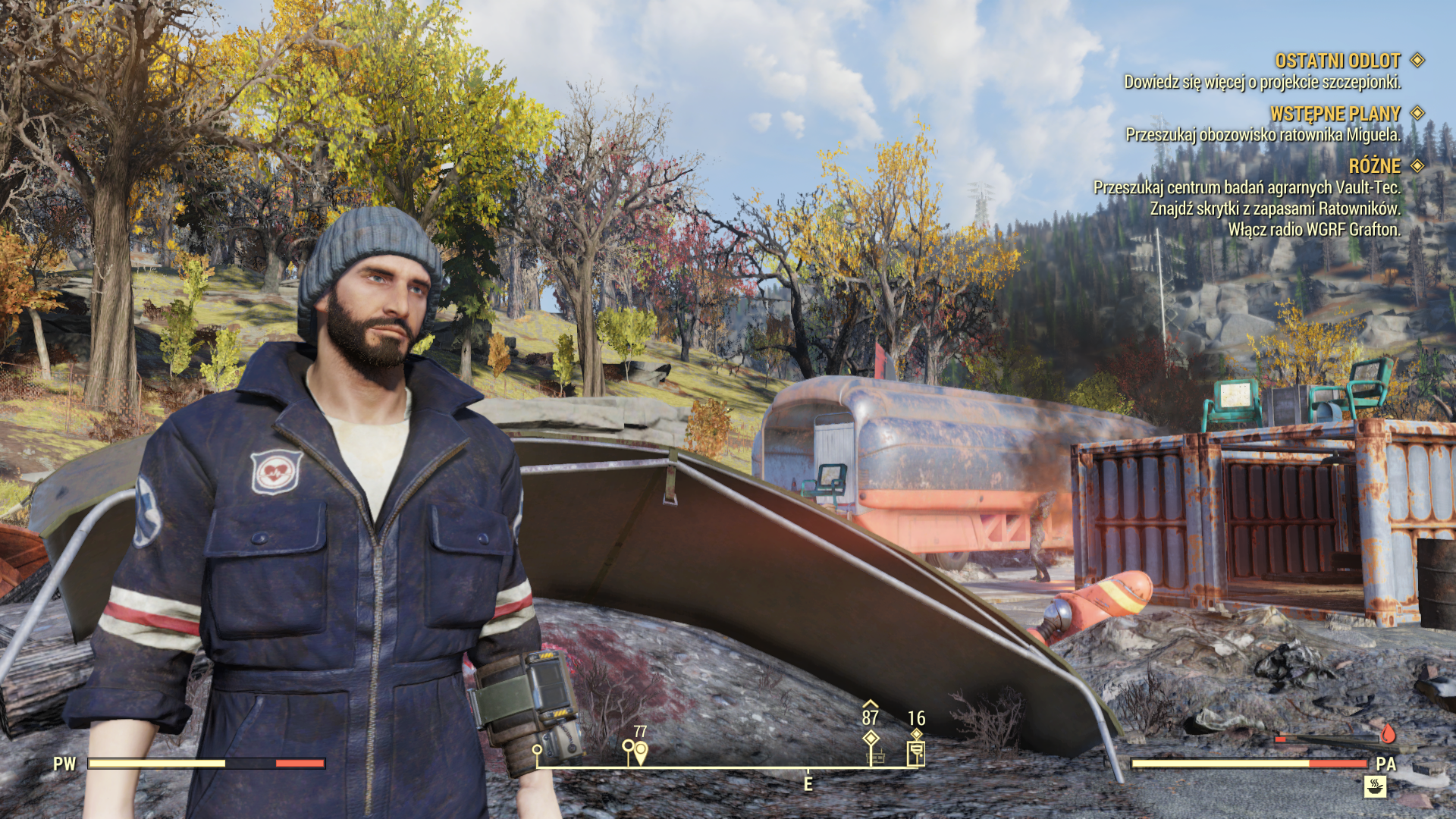Screen dimensions: 1456x819
Task: Click the steaming bowl food status icon
Action: click(1374, 786)
